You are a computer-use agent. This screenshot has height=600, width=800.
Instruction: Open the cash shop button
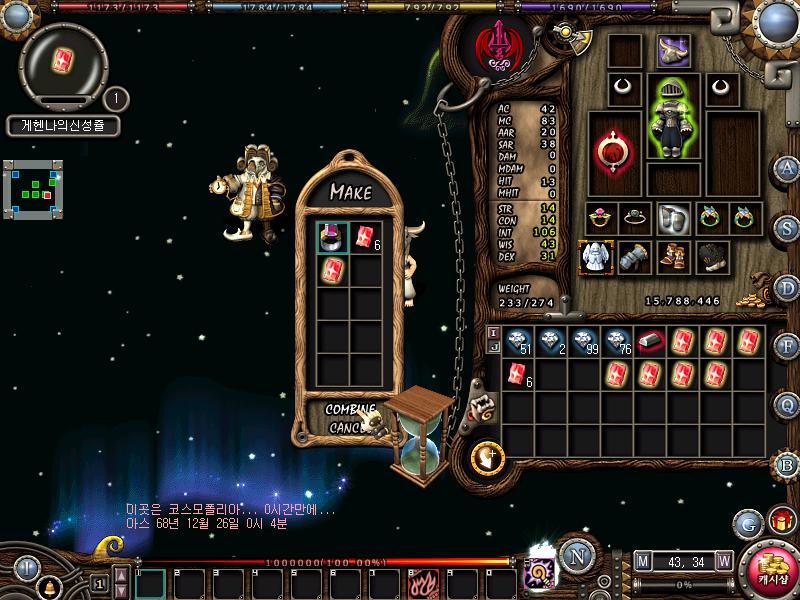pos(772,566)
